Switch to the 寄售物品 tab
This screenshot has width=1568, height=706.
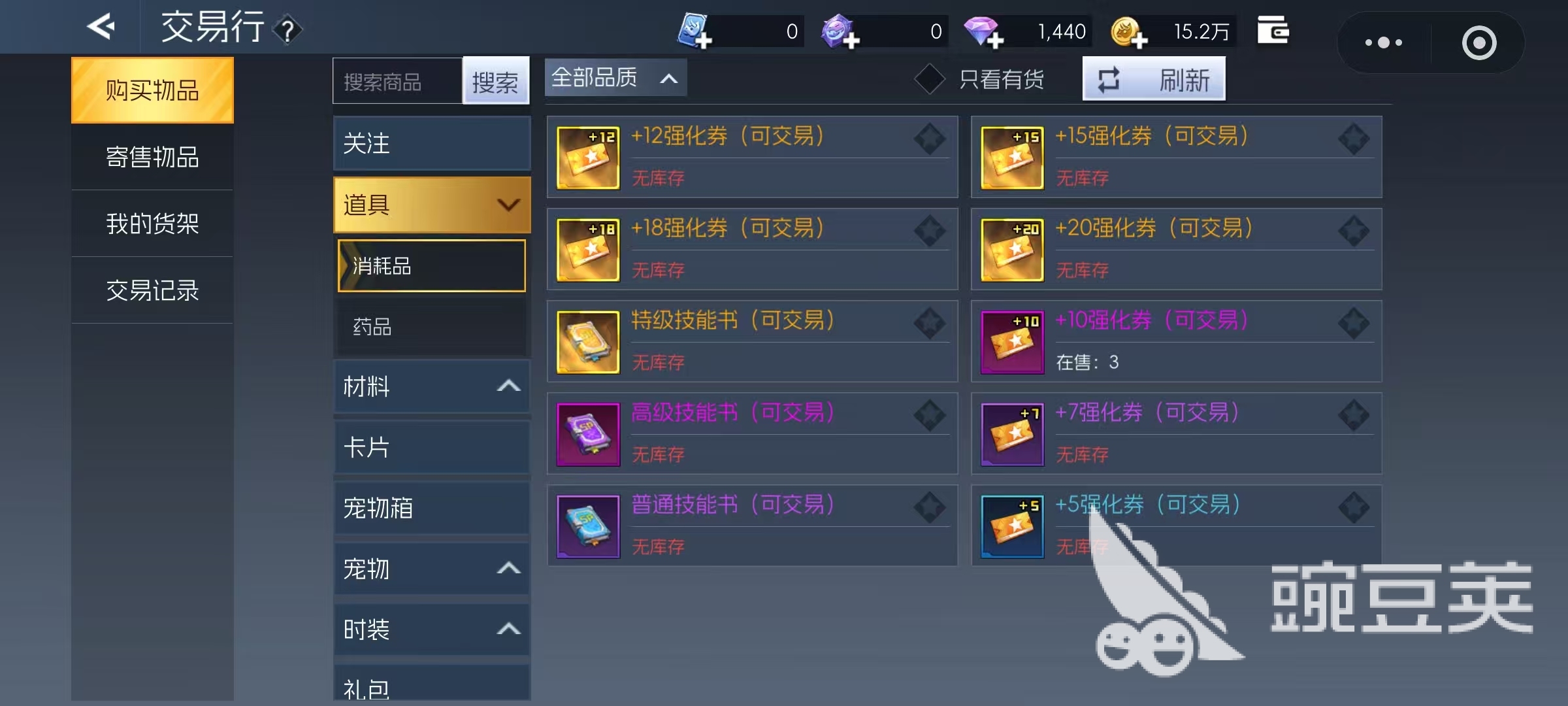click(x=152, y=157)
